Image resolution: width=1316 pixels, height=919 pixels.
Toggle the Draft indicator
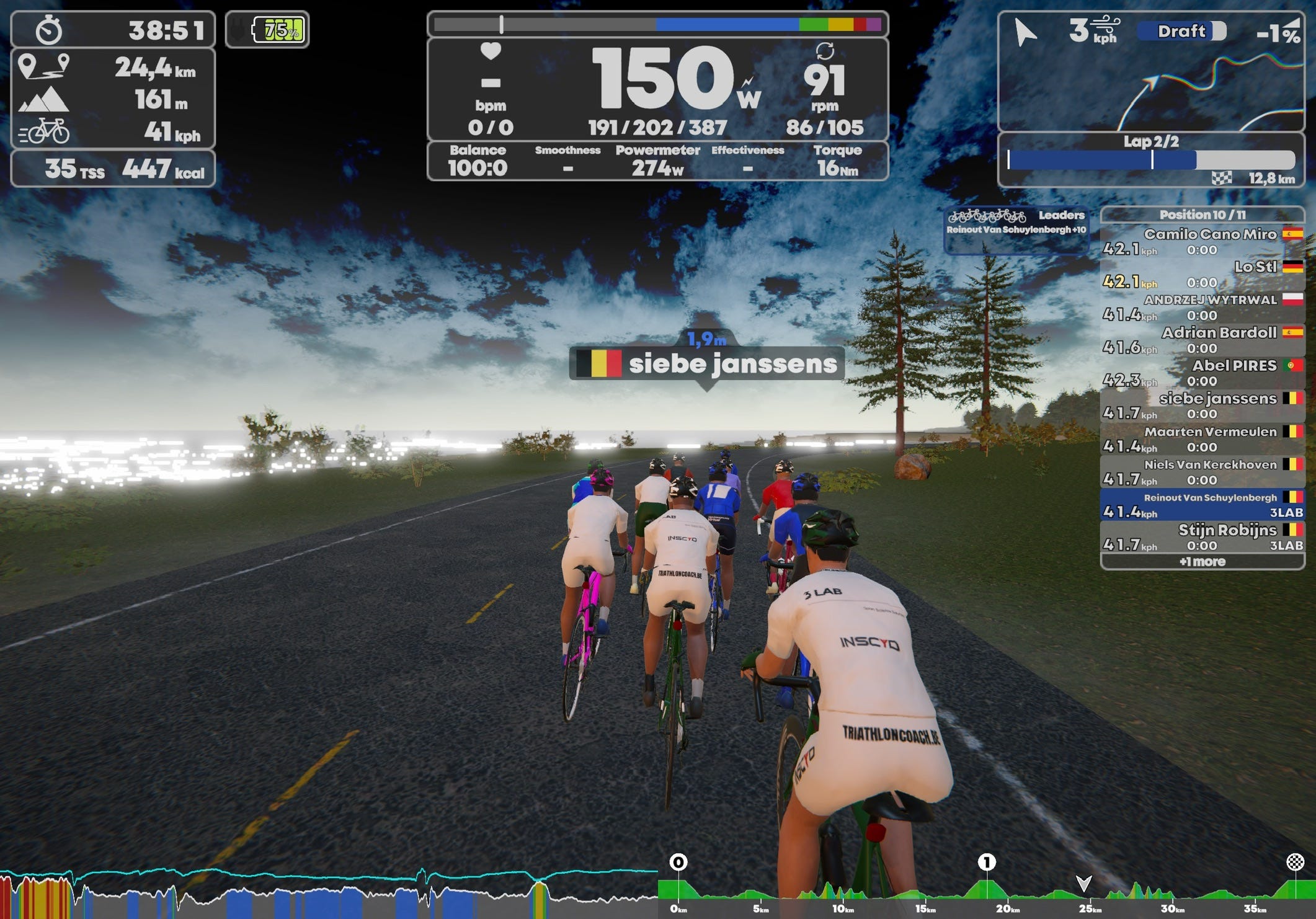coord(1182,31)
